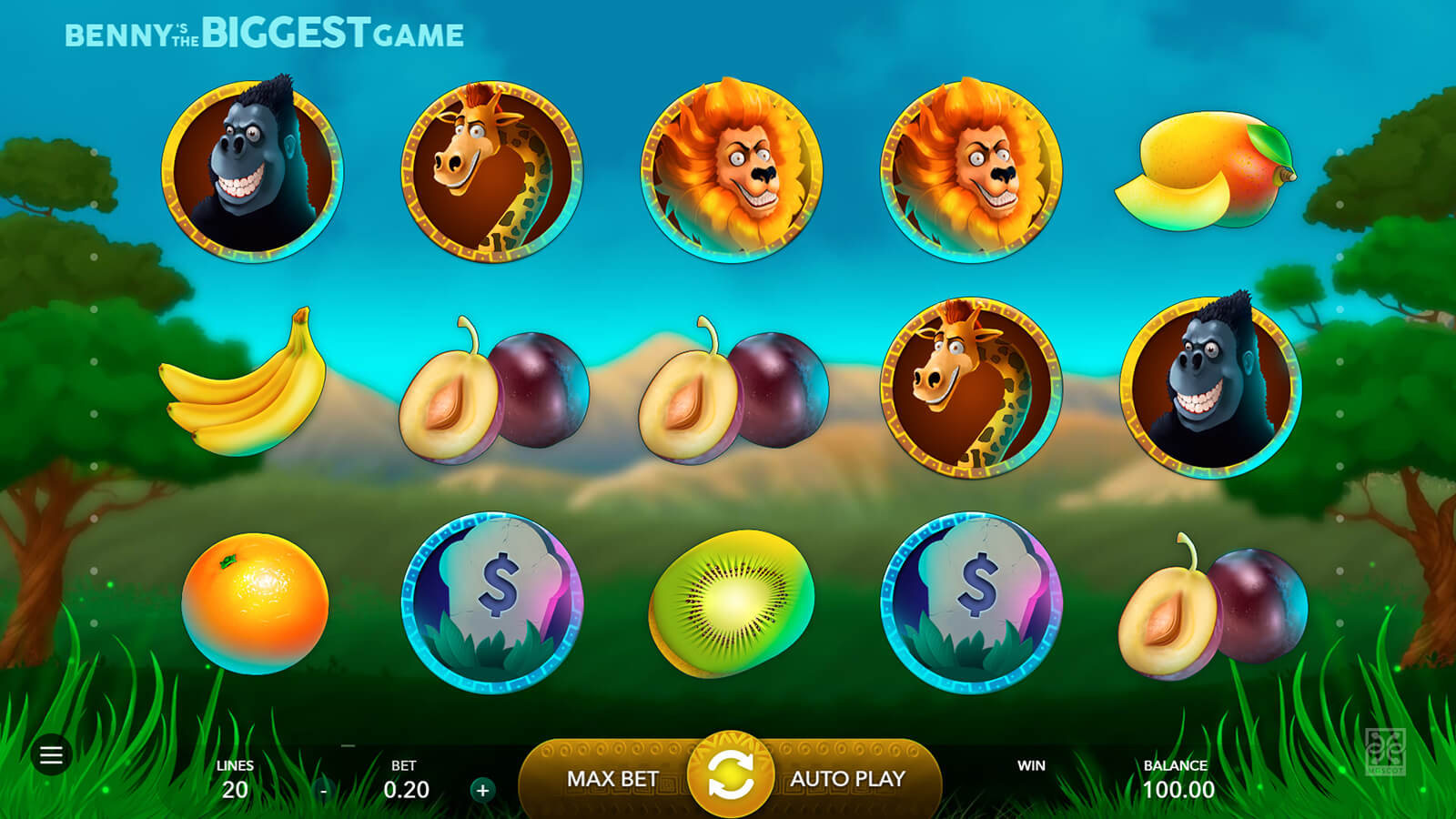
Task: Spin the reels with the gold button
Action: point(730,775)
